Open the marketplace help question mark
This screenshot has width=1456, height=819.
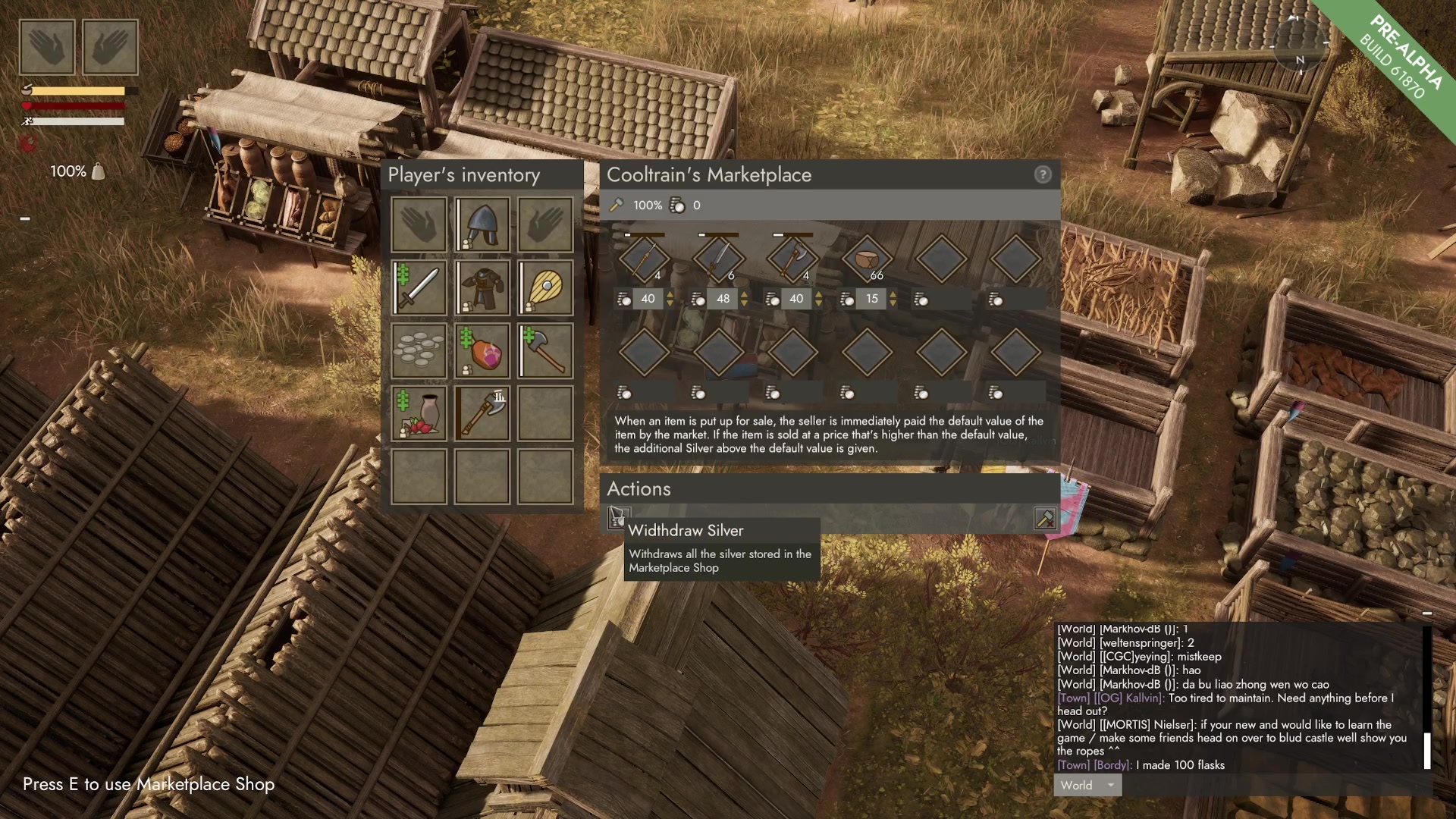coord(1043,175)
